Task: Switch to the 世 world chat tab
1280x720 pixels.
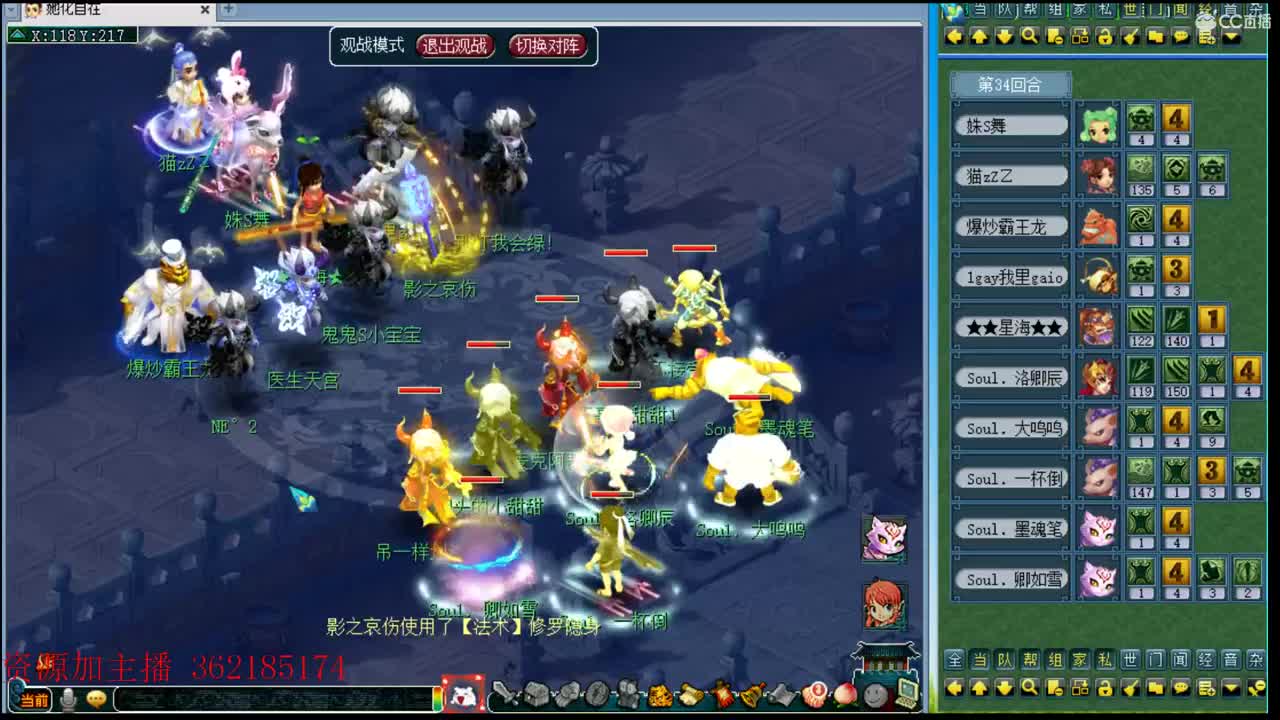Action: (1131, 11)
